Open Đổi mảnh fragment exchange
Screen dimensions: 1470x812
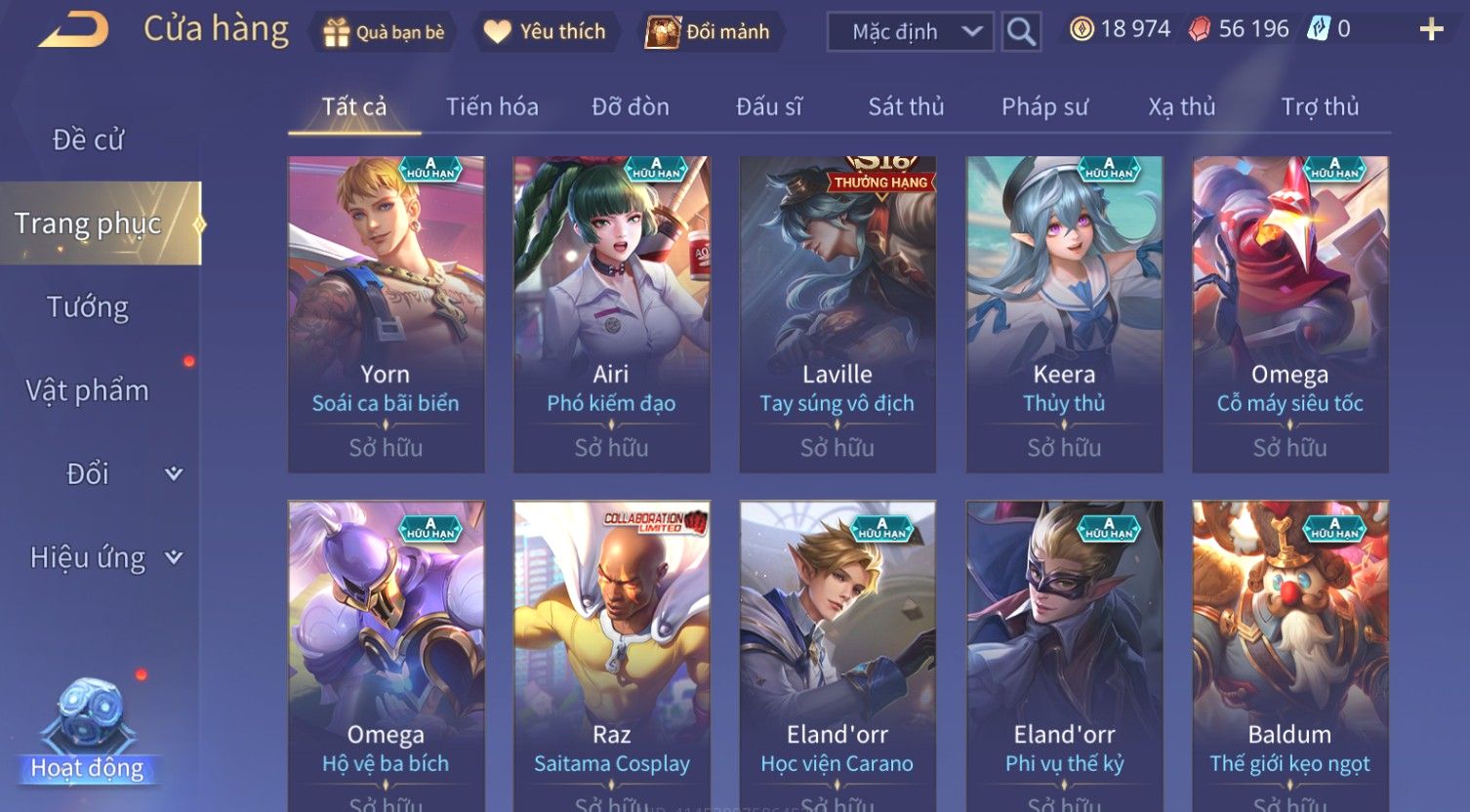coord(710,32)
